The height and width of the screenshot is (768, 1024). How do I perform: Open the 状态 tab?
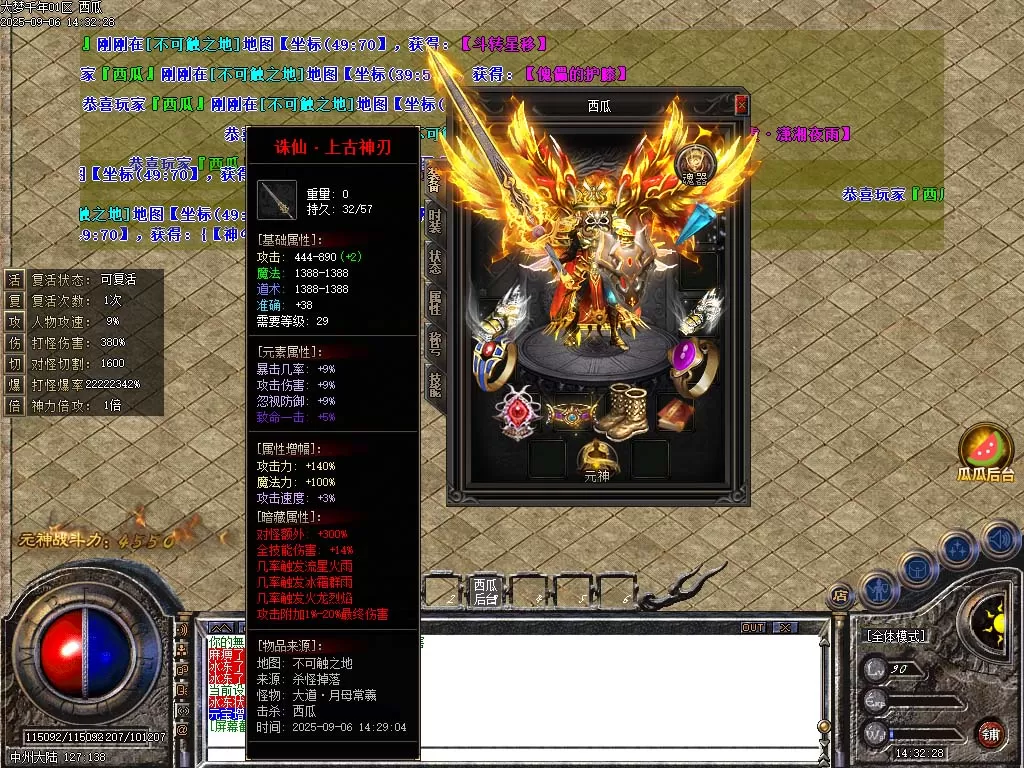[x=435, y=259]
